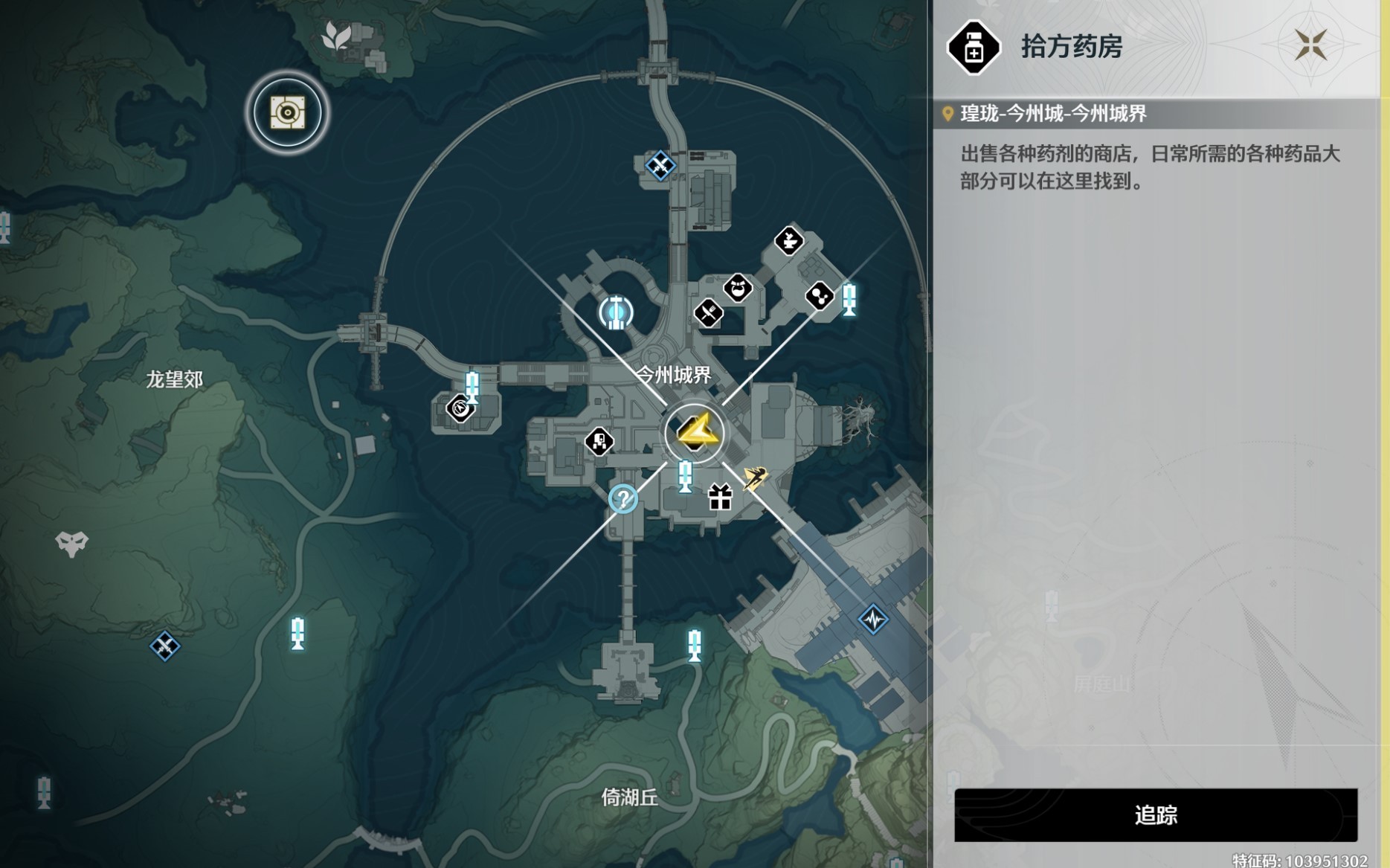Select the compass arrow diamond marker
Viewport: 1390px width, 868px height.
(460, 408)
